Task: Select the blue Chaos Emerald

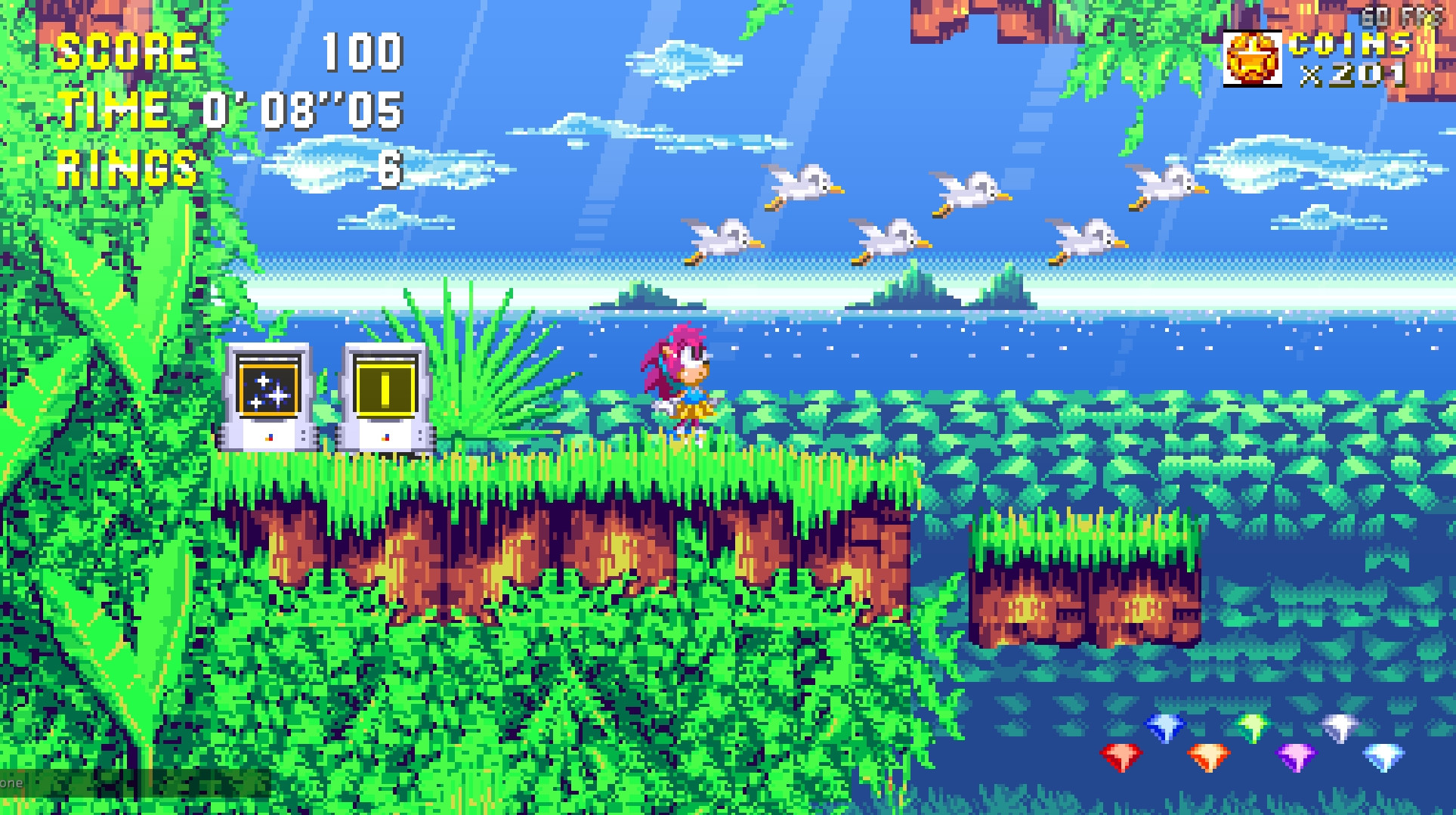Action: [x=1164, y=727]
